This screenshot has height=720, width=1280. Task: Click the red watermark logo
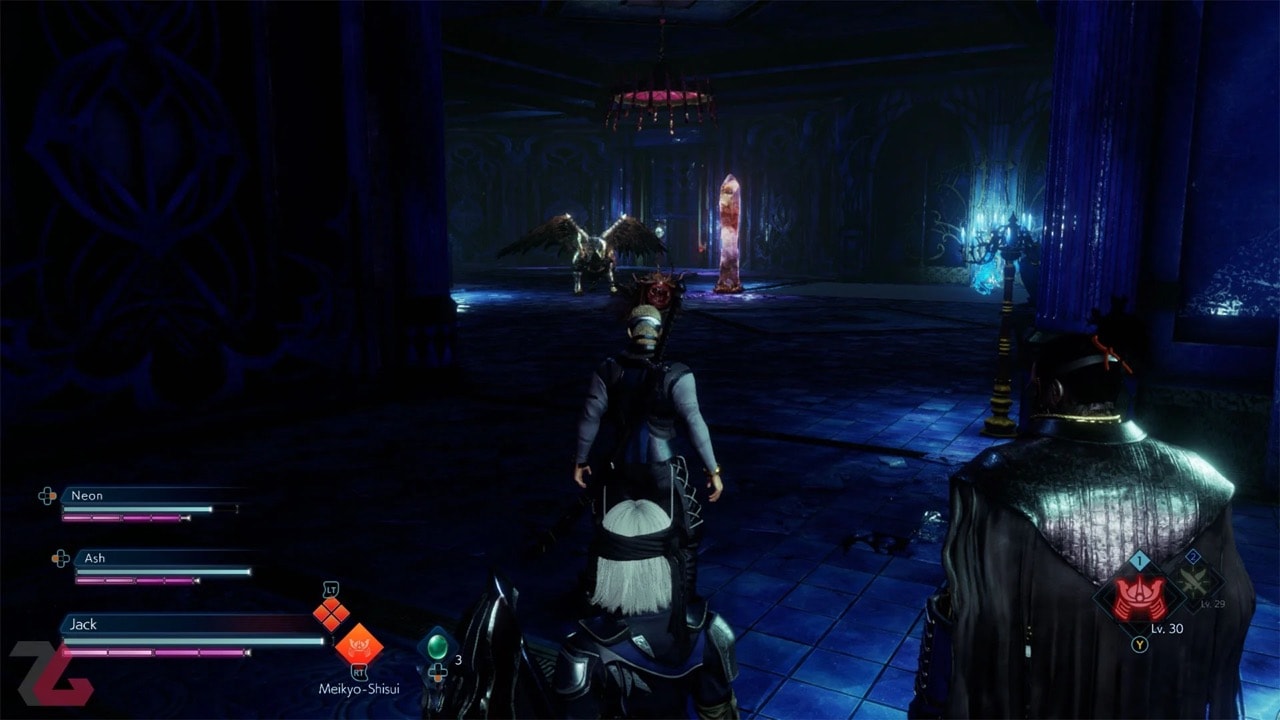click(50, 673)
